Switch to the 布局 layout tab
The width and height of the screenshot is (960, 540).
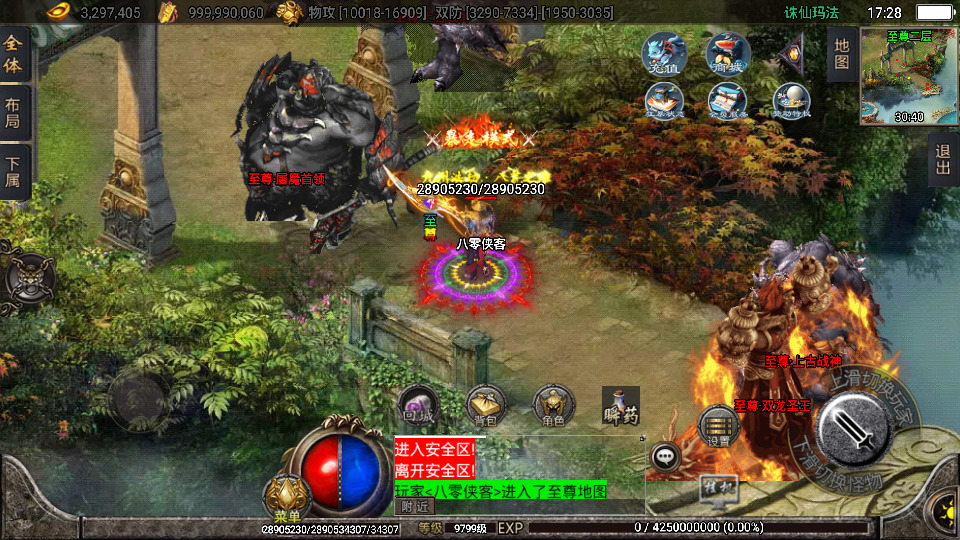(14, 111)
